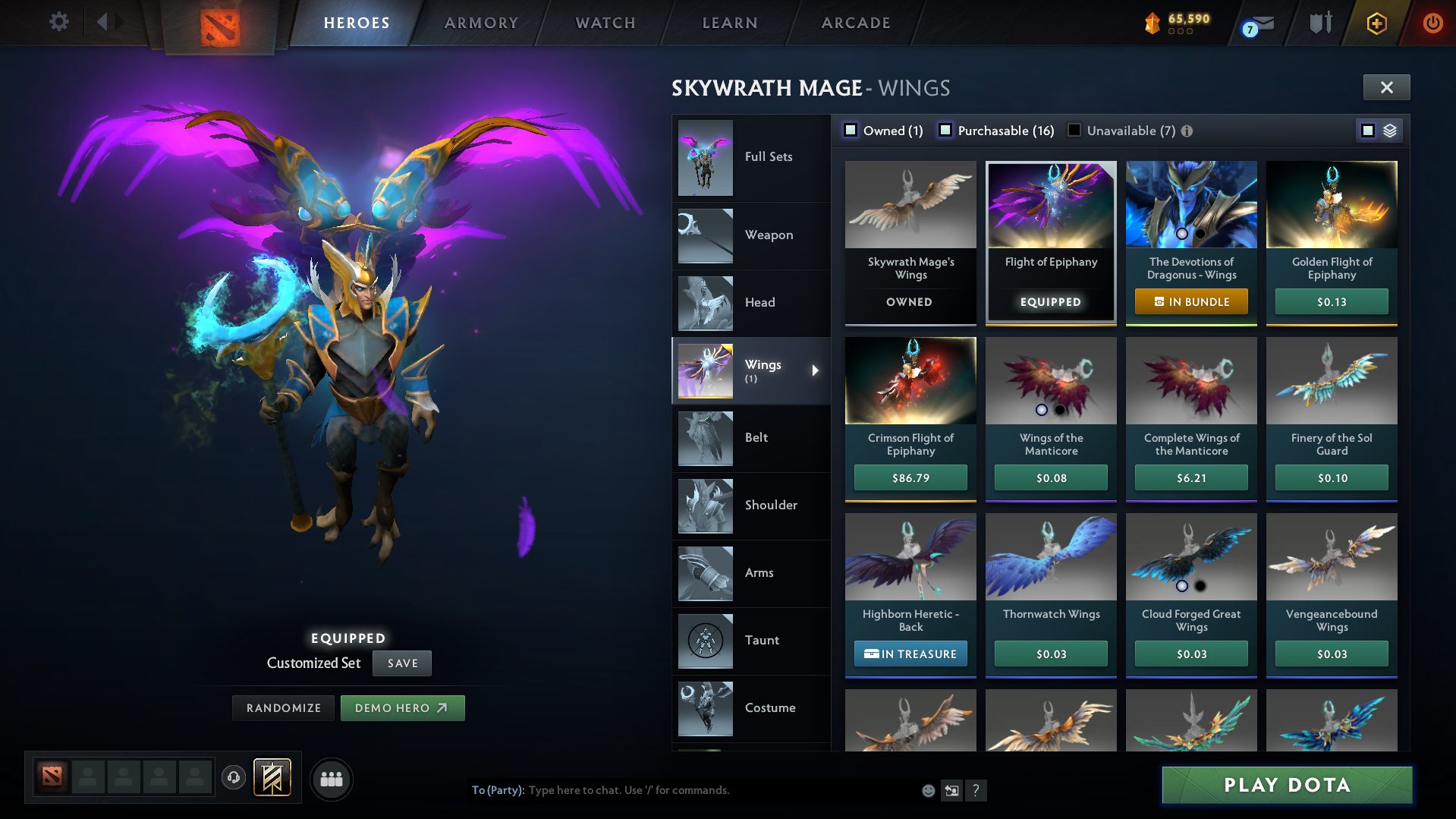The image size is (1456, 819).
Task: Open the WATCH menu
Action: click(x=605, y=23)
